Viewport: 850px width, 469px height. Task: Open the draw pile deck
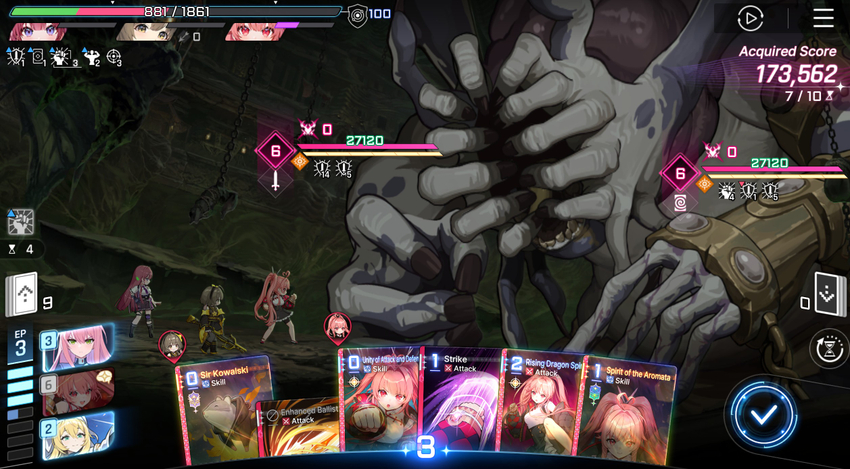22,294
